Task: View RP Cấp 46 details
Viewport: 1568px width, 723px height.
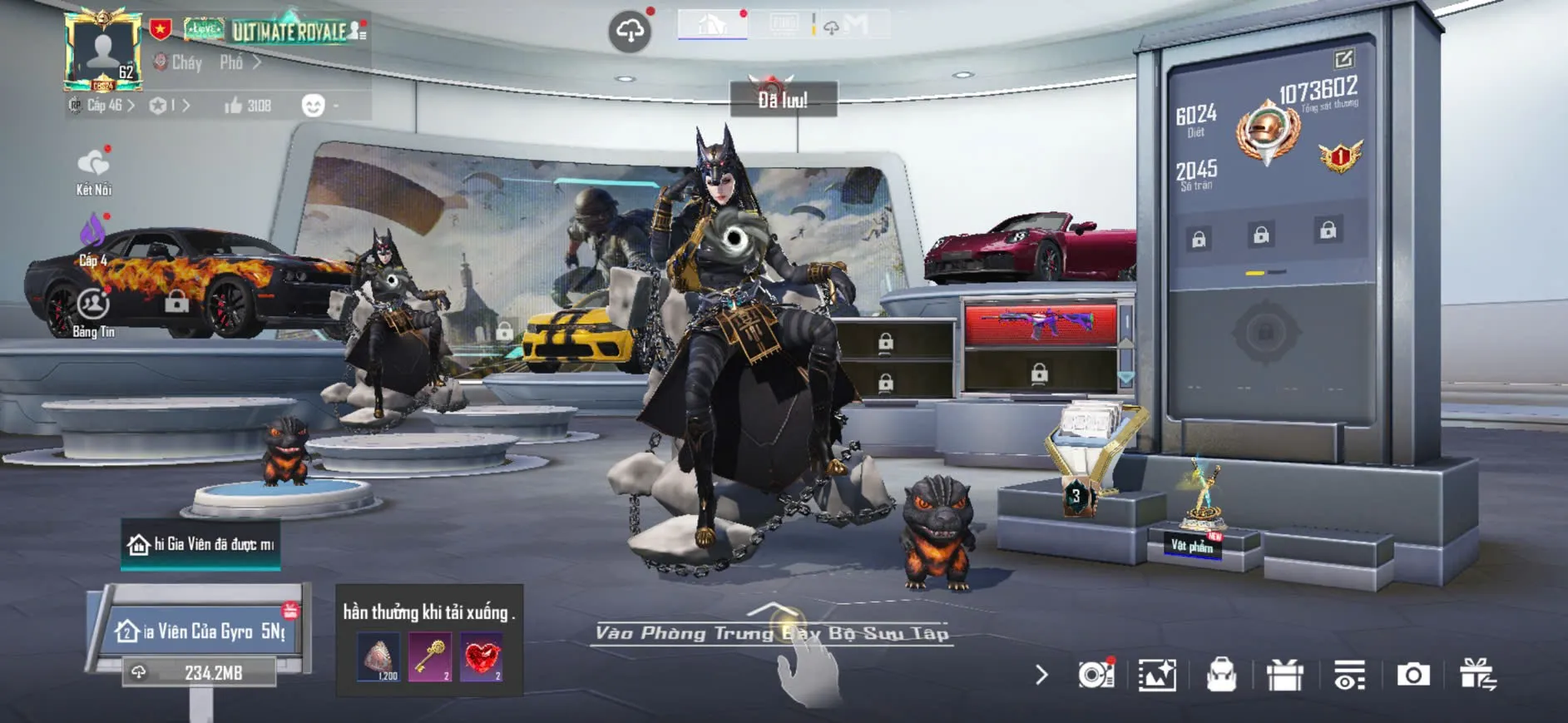Action: point(105,106)
